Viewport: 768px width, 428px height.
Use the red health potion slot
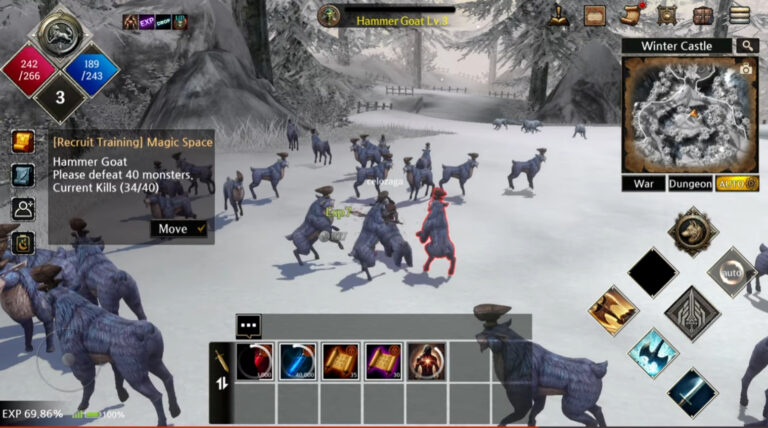(x=255, y=361)
